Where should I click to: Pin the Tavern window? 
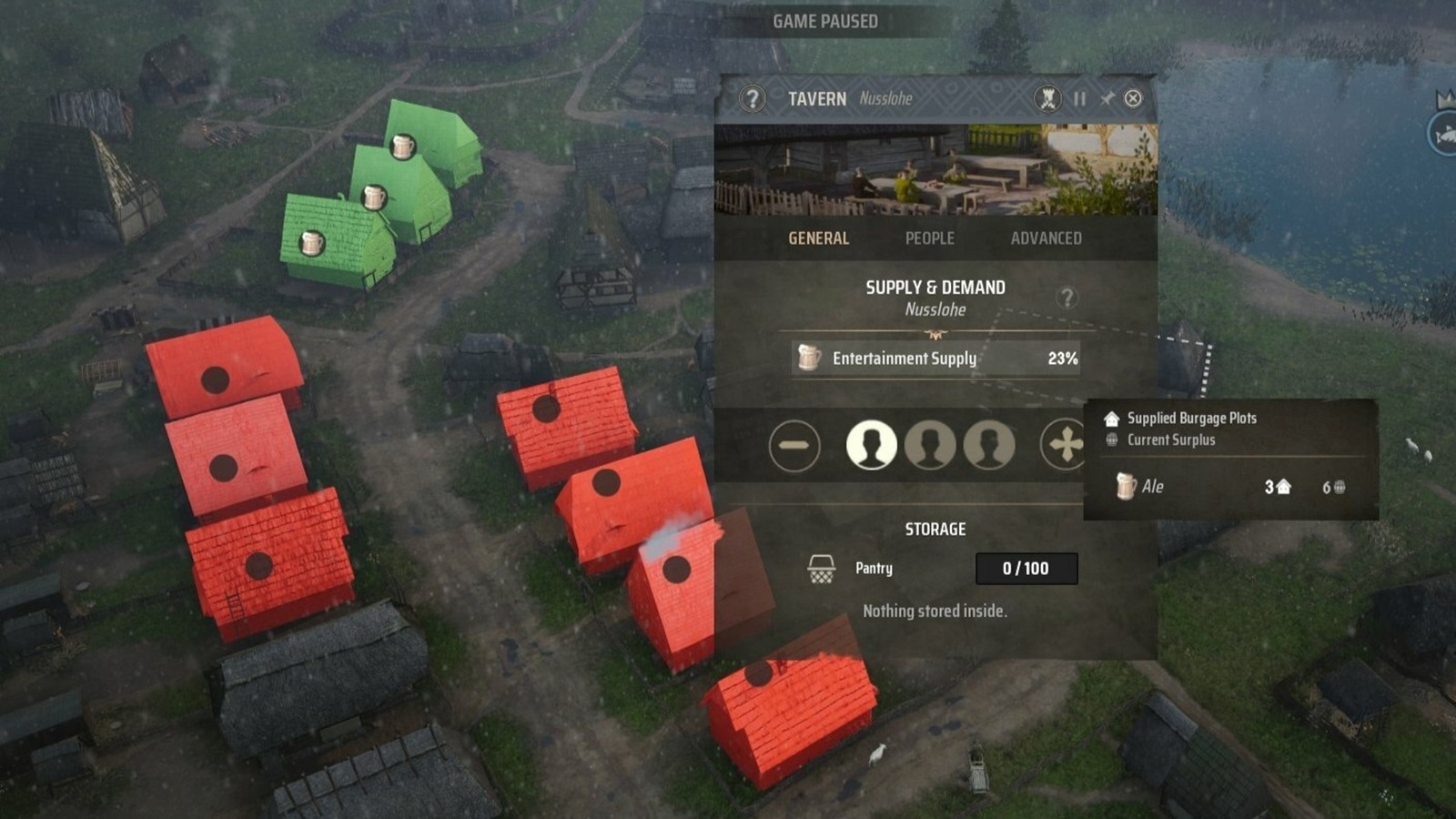(x=1107, y=98)
